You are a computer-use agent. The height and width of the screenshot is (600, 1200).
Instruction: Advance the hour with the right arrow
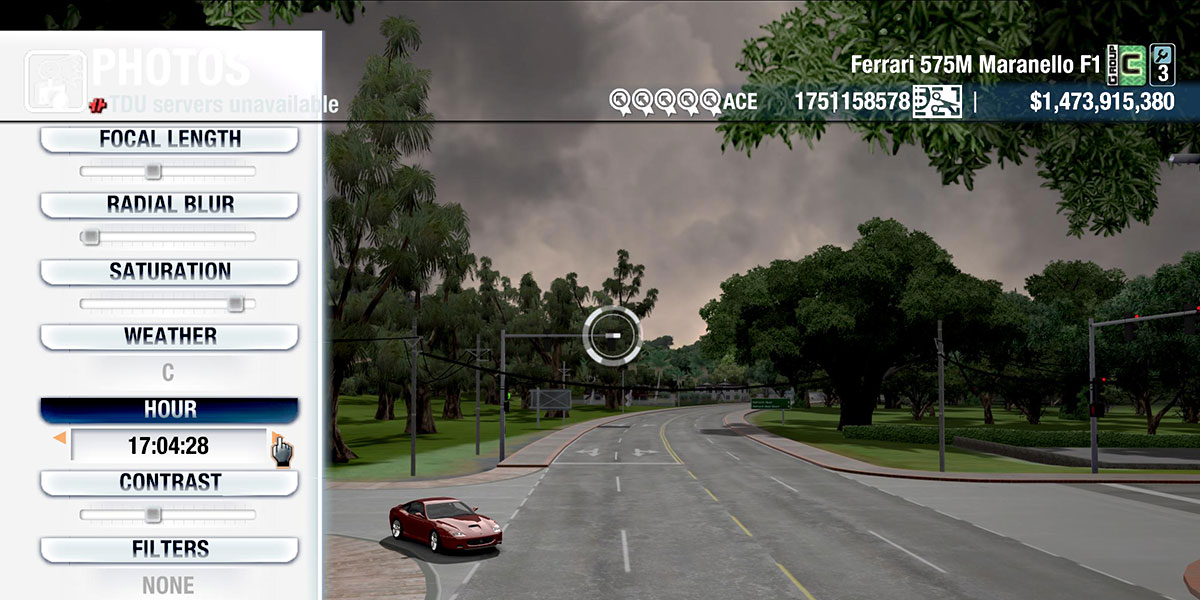(x=274, y=437)
